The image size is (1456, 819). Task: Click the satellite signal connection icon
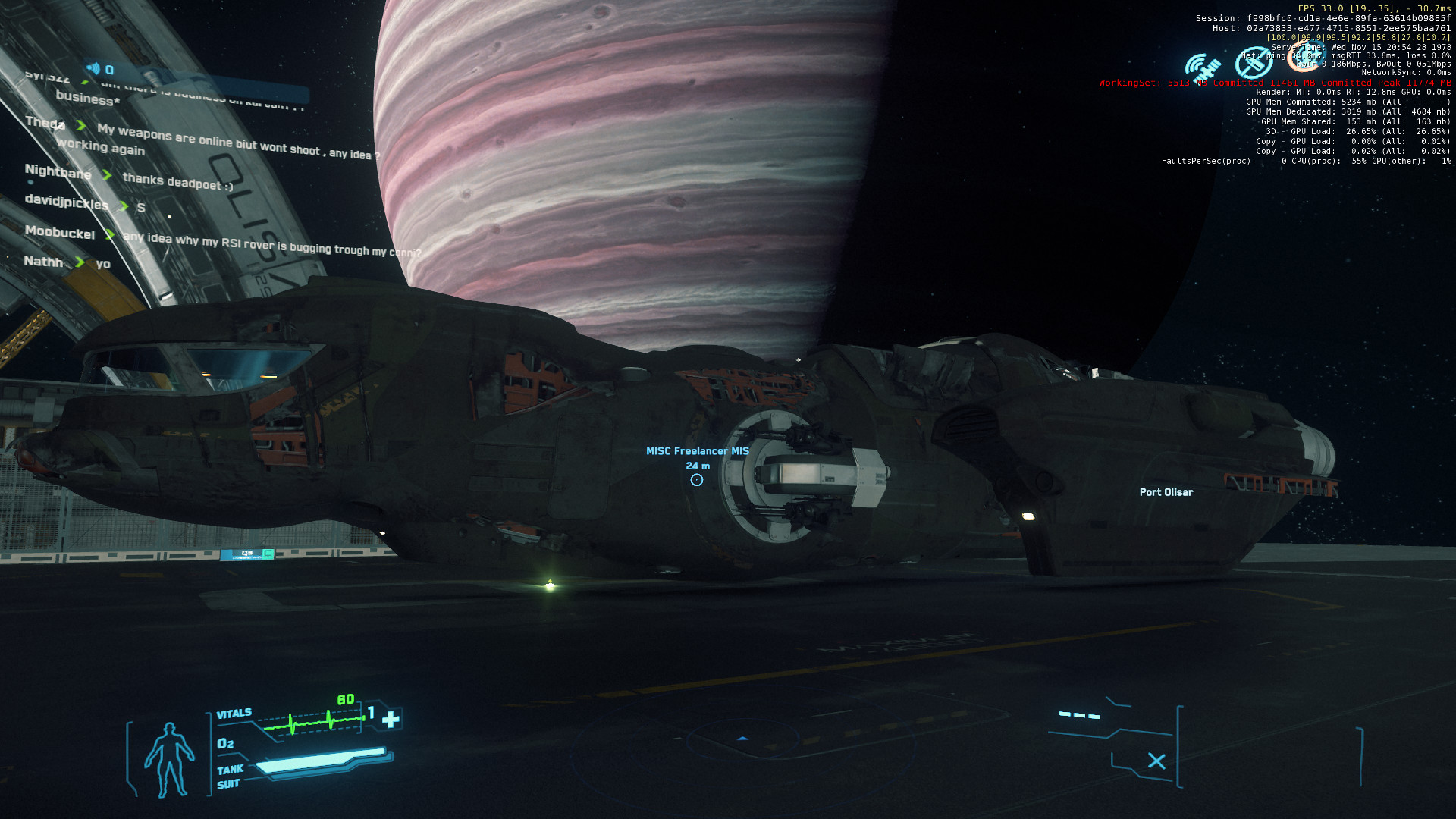click(x=1203, y=67)
